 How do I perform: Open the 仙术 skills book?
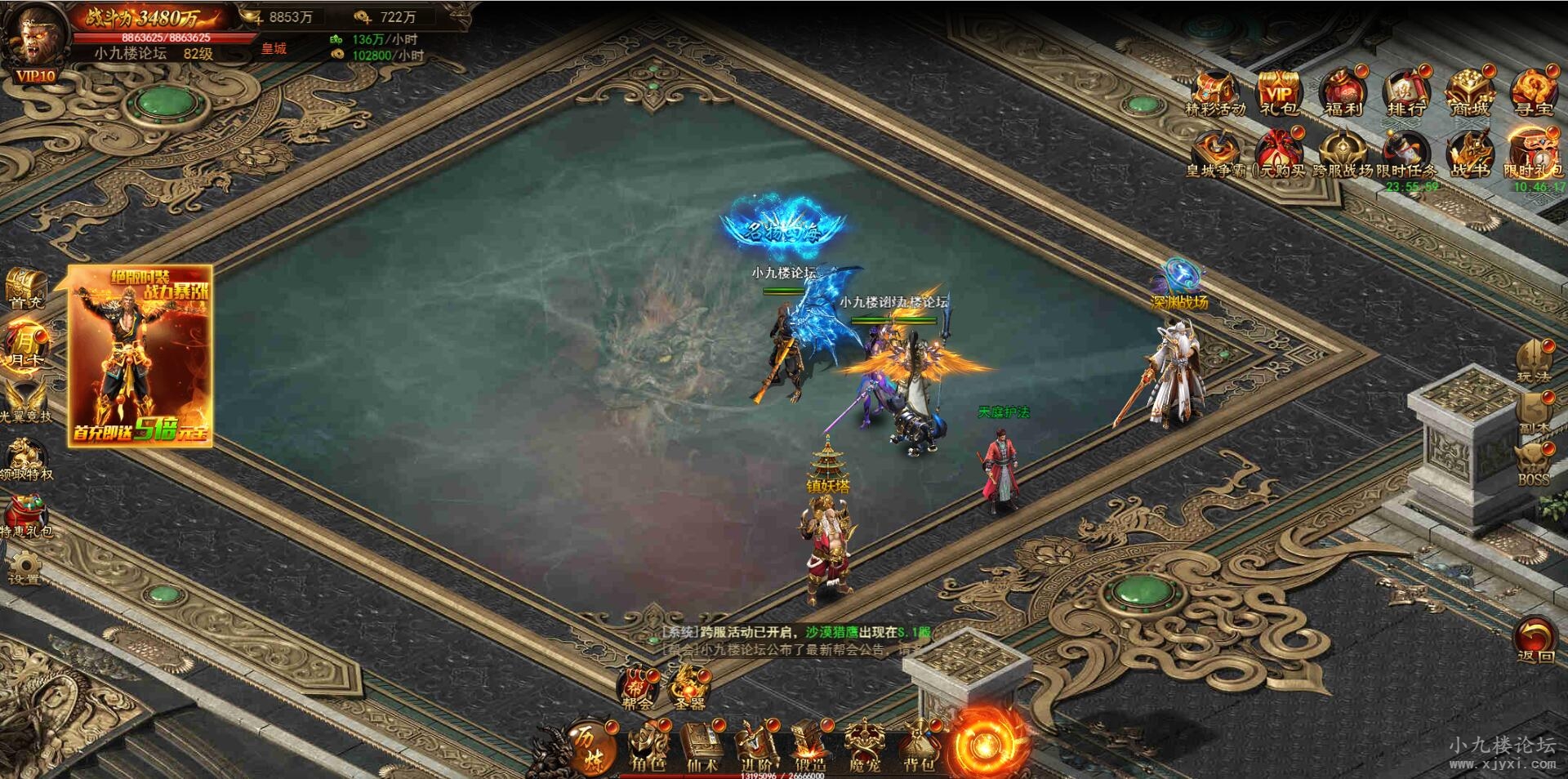click(702, 746)
